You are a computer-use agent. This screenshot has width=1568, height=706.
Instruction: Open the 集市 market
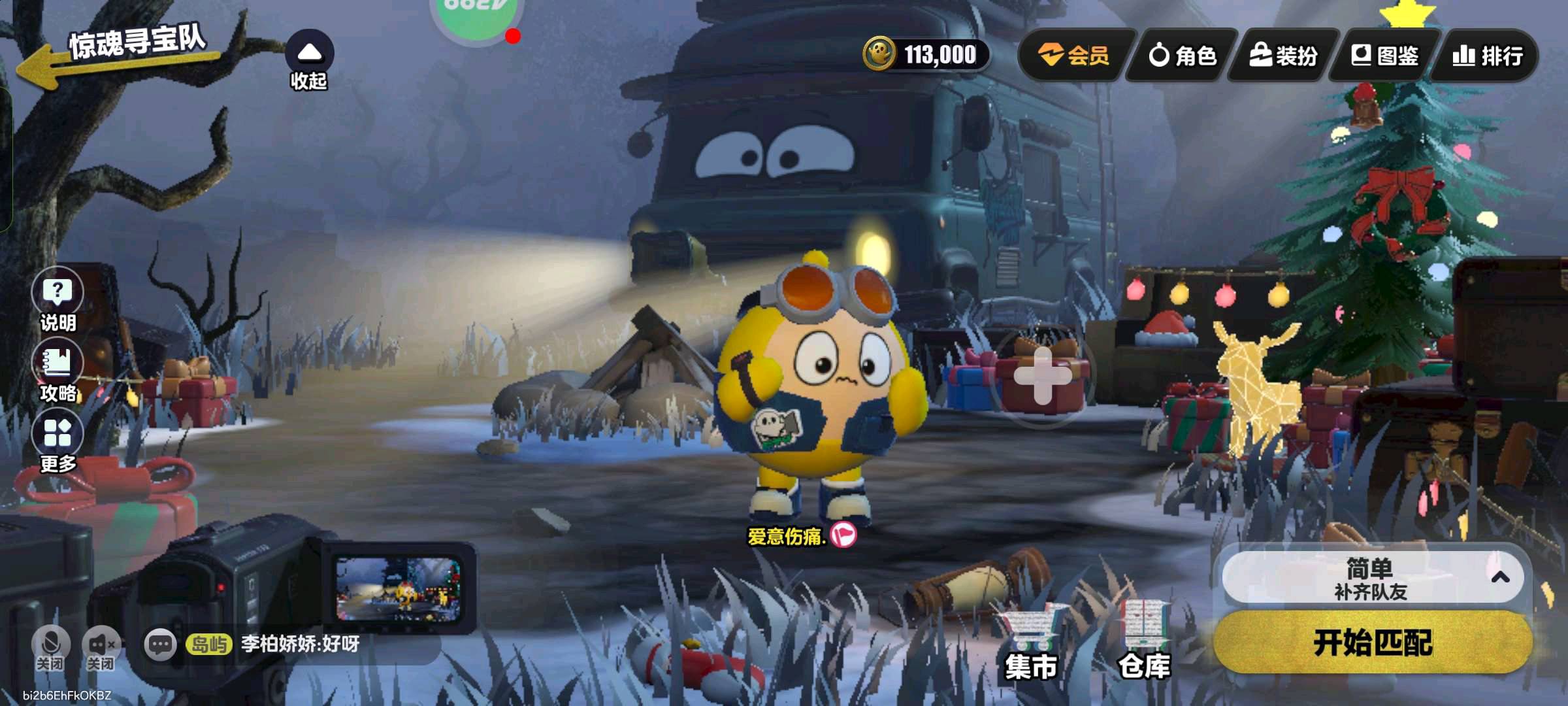(1030, 644)
